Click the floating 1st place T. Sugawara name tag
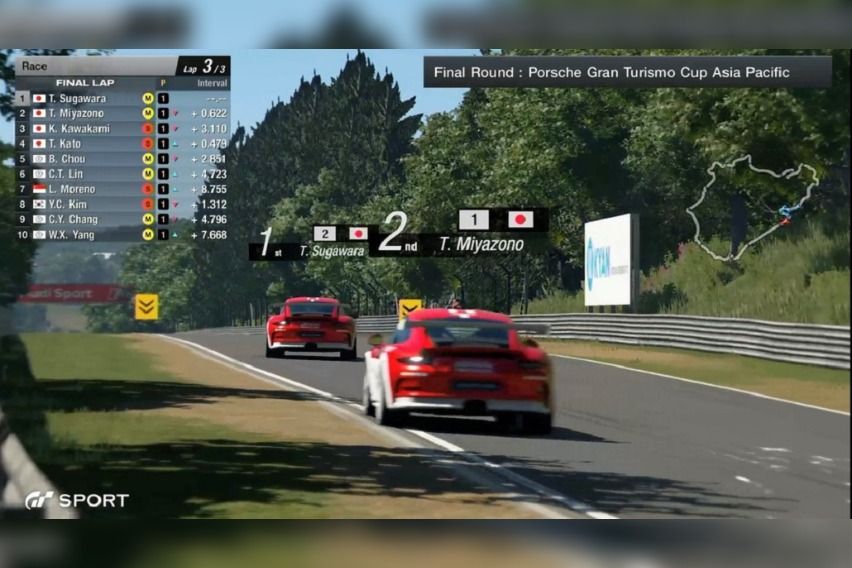Image resolution: width=852 pixels, height=568 pixels. click(x=310, y=245)
